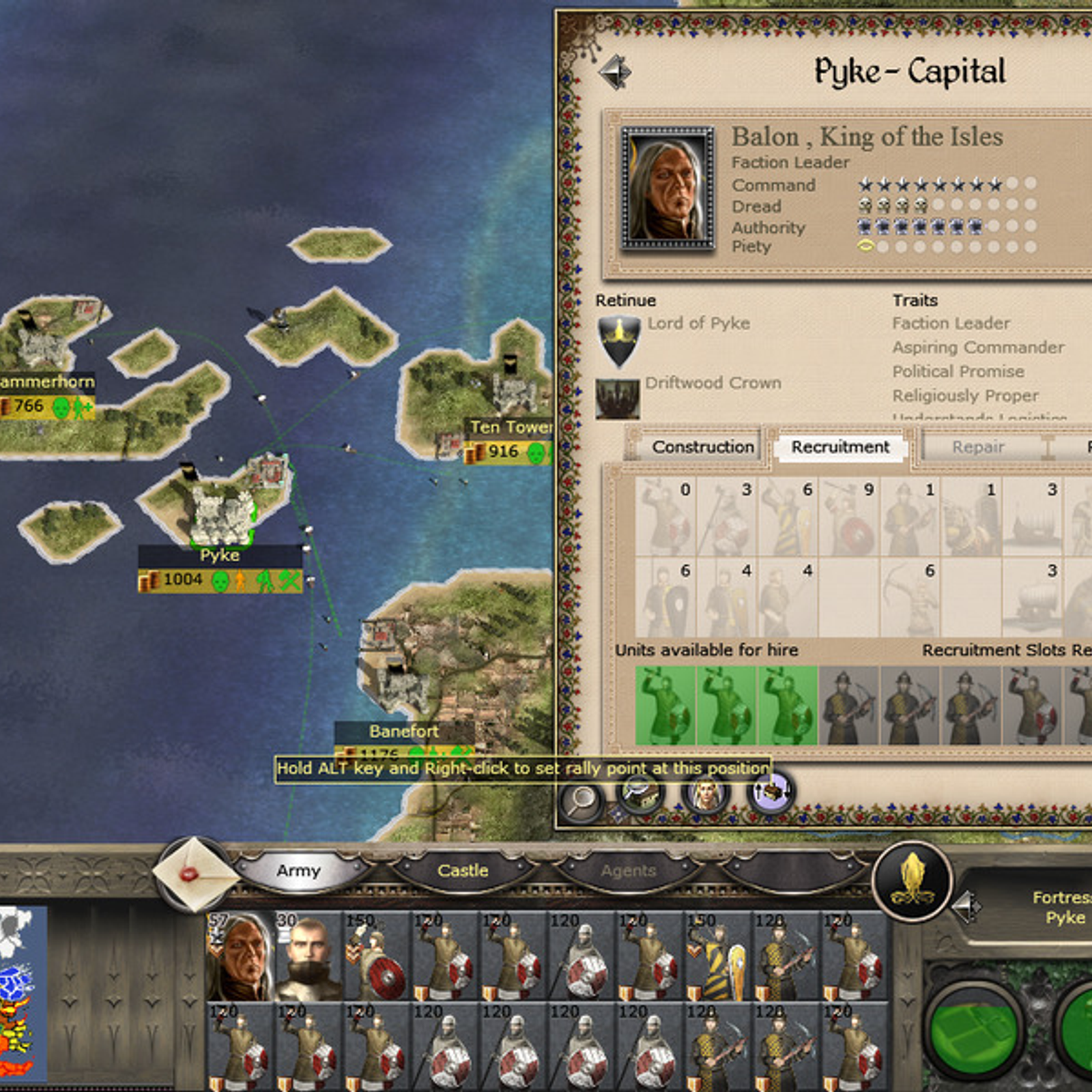Click the treasure chest icon button

771,794
